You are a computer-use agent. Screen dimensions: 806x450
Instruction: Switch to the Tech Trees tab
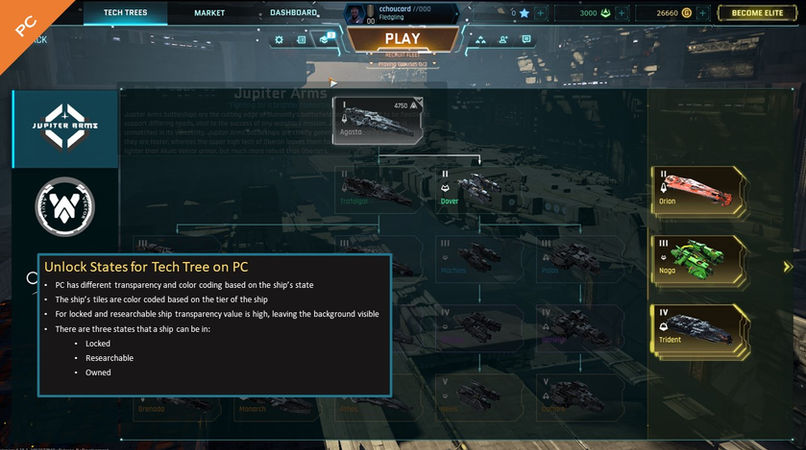click(125, 13)
